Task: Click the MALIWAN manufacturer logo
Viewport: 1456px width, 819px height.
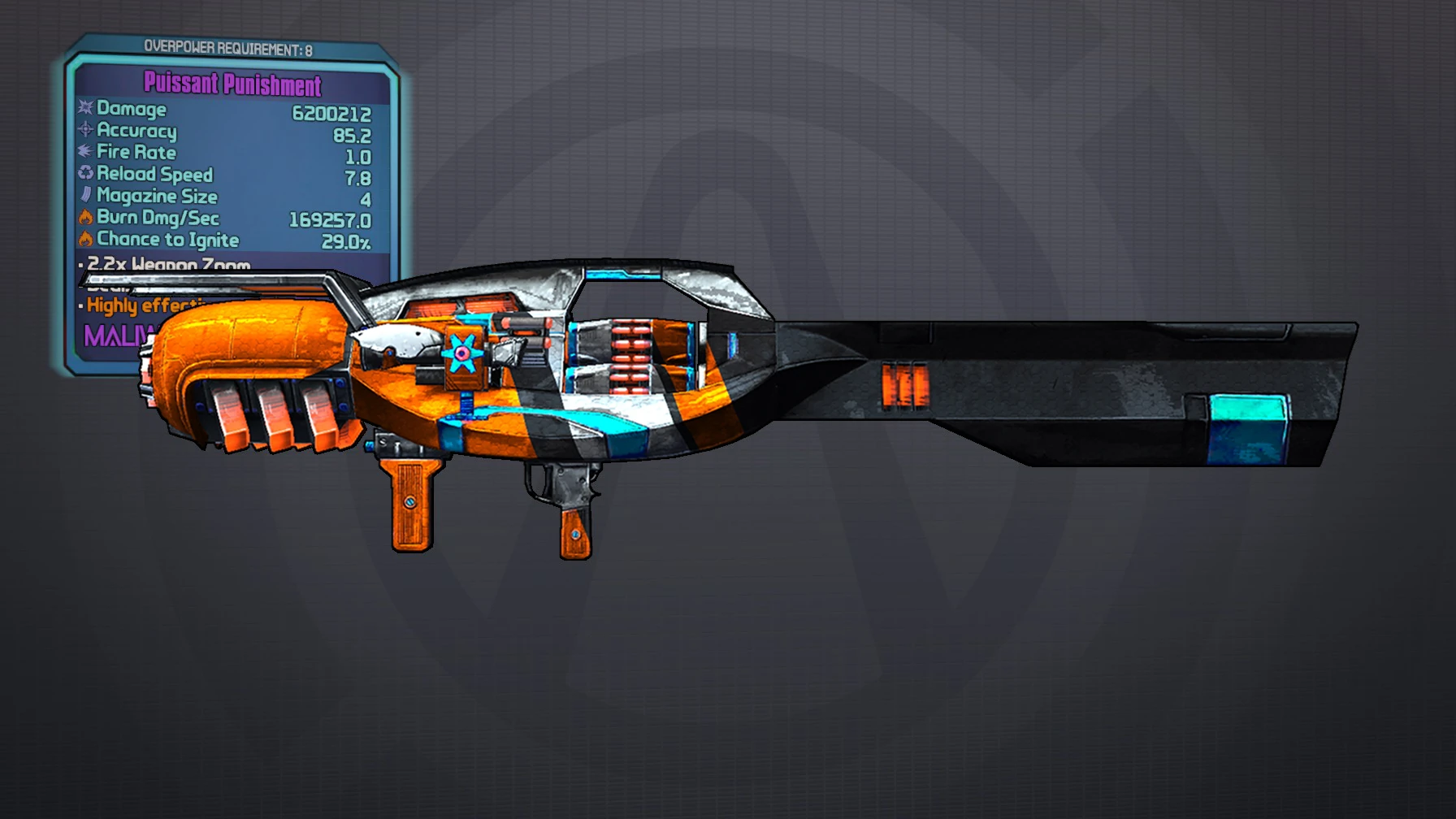Action: pyautogui.click(x=120, y=336)
